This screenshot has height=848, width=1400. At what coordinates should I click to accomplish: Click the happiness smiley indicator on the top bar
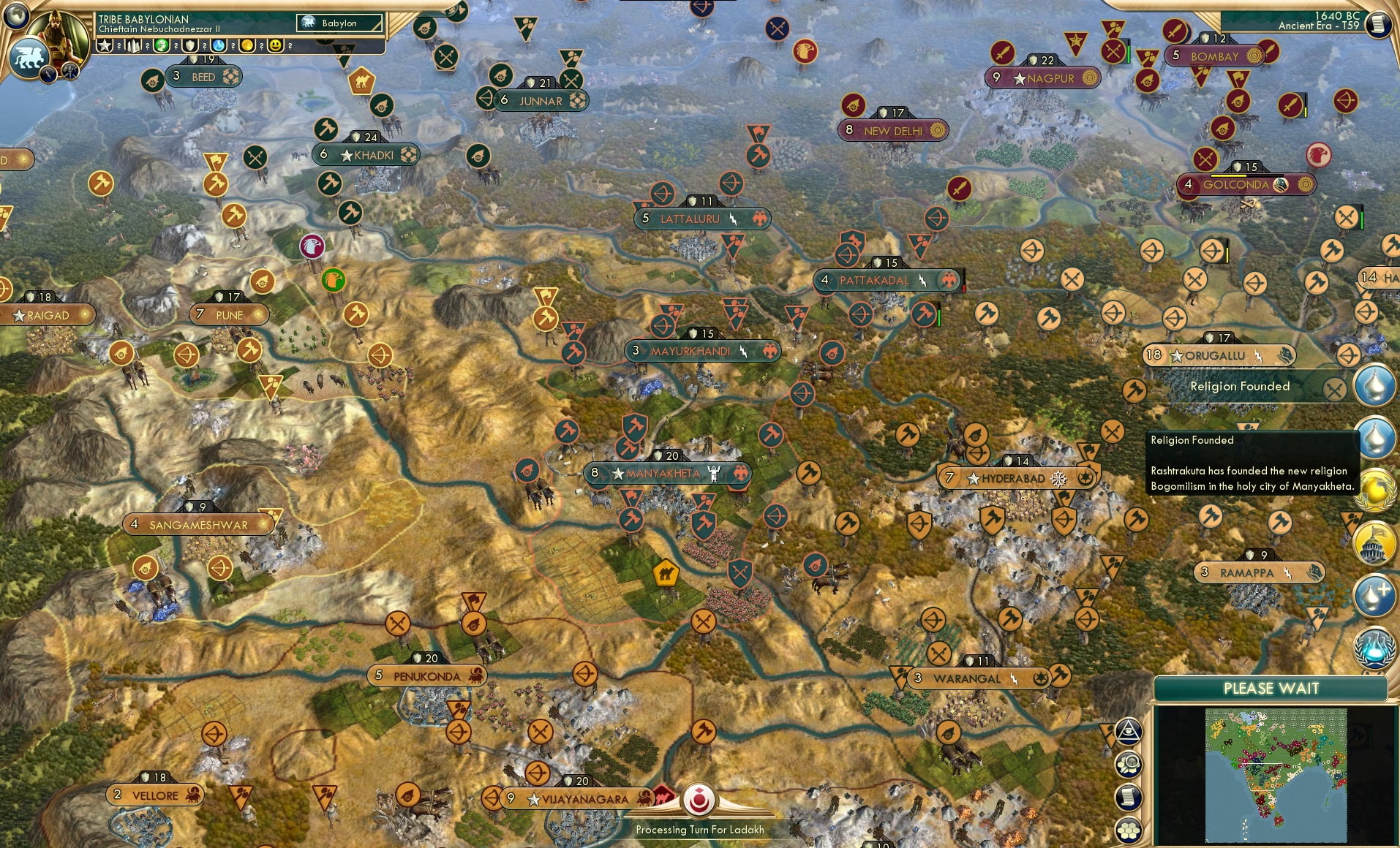coord(274,45)
